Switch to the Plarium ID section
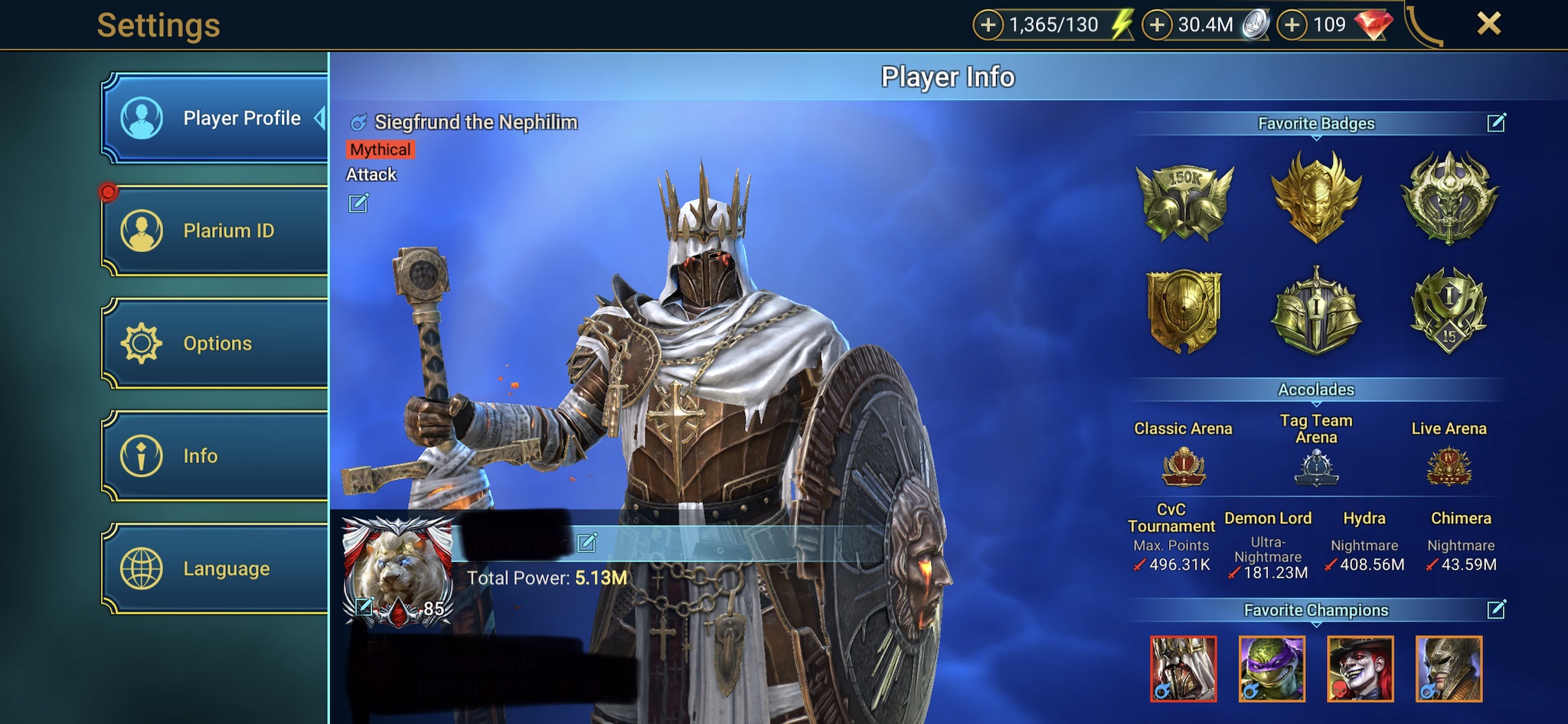 [x=216, y=230]
